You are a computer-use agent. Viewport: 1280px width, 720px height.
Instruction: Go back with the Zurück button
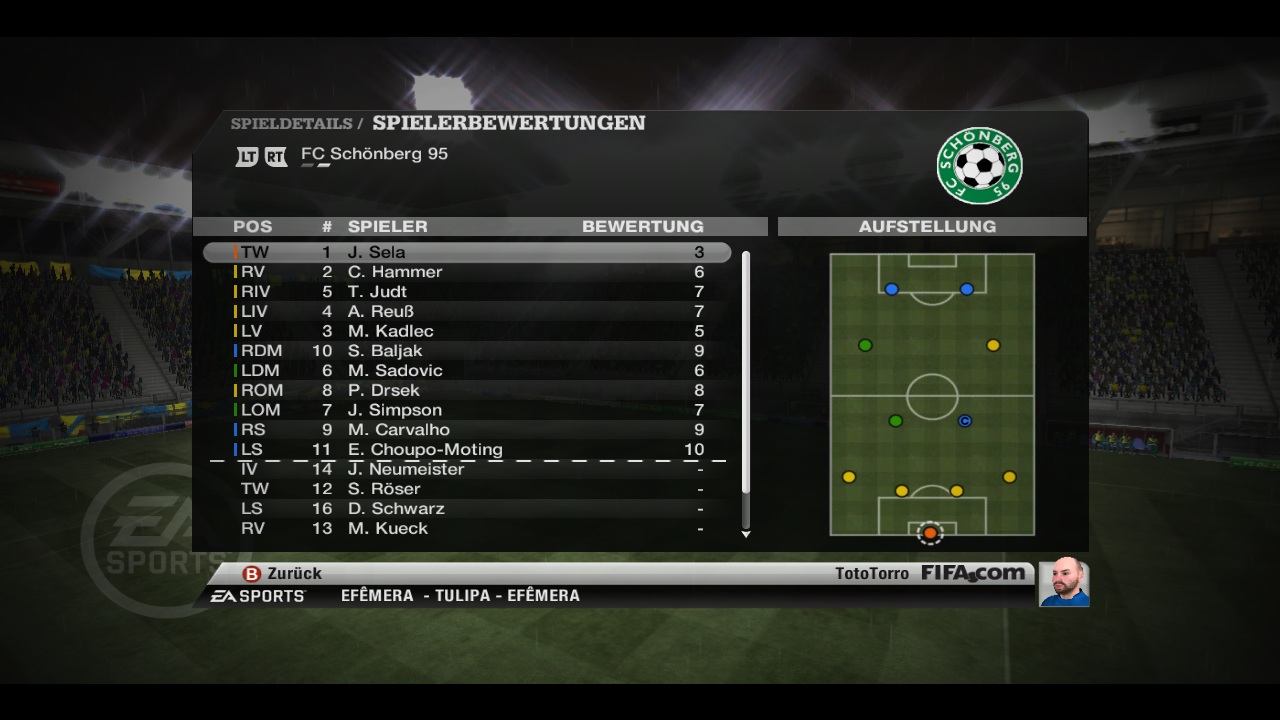coord(282,574)
